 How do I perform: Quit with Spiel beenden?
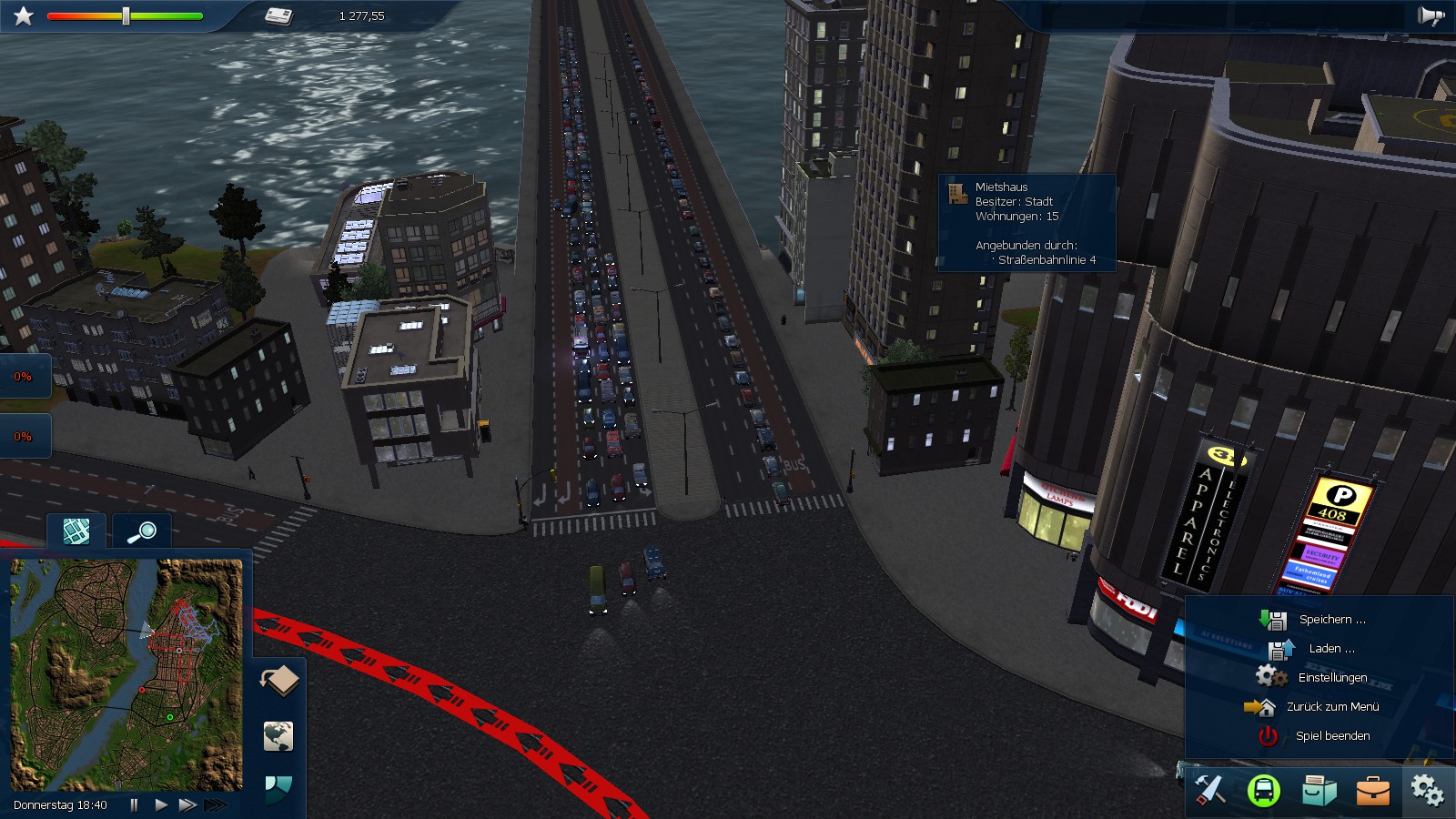(x=1331, y=736)
